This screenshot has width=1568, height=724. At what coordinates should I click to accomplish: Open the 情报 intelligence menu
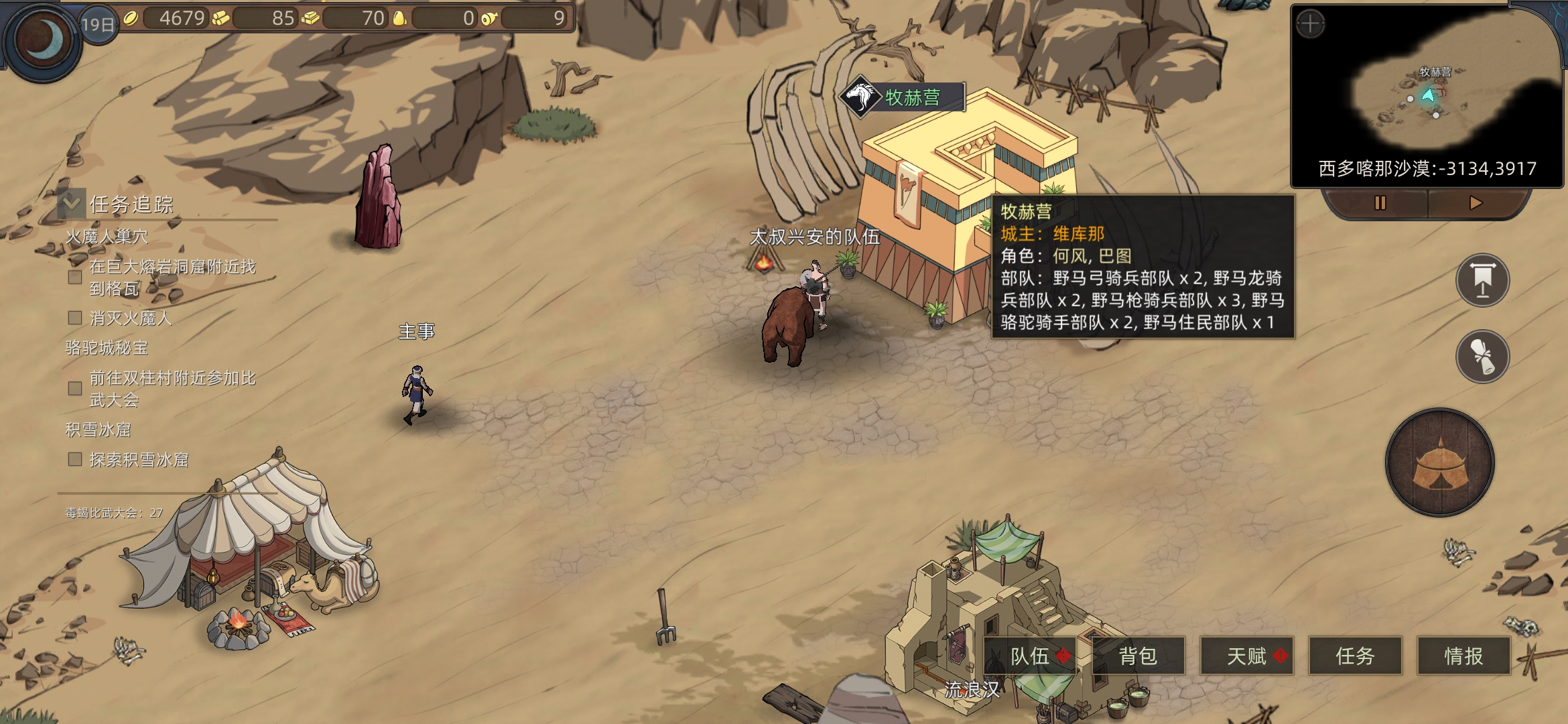(1463, 656)
